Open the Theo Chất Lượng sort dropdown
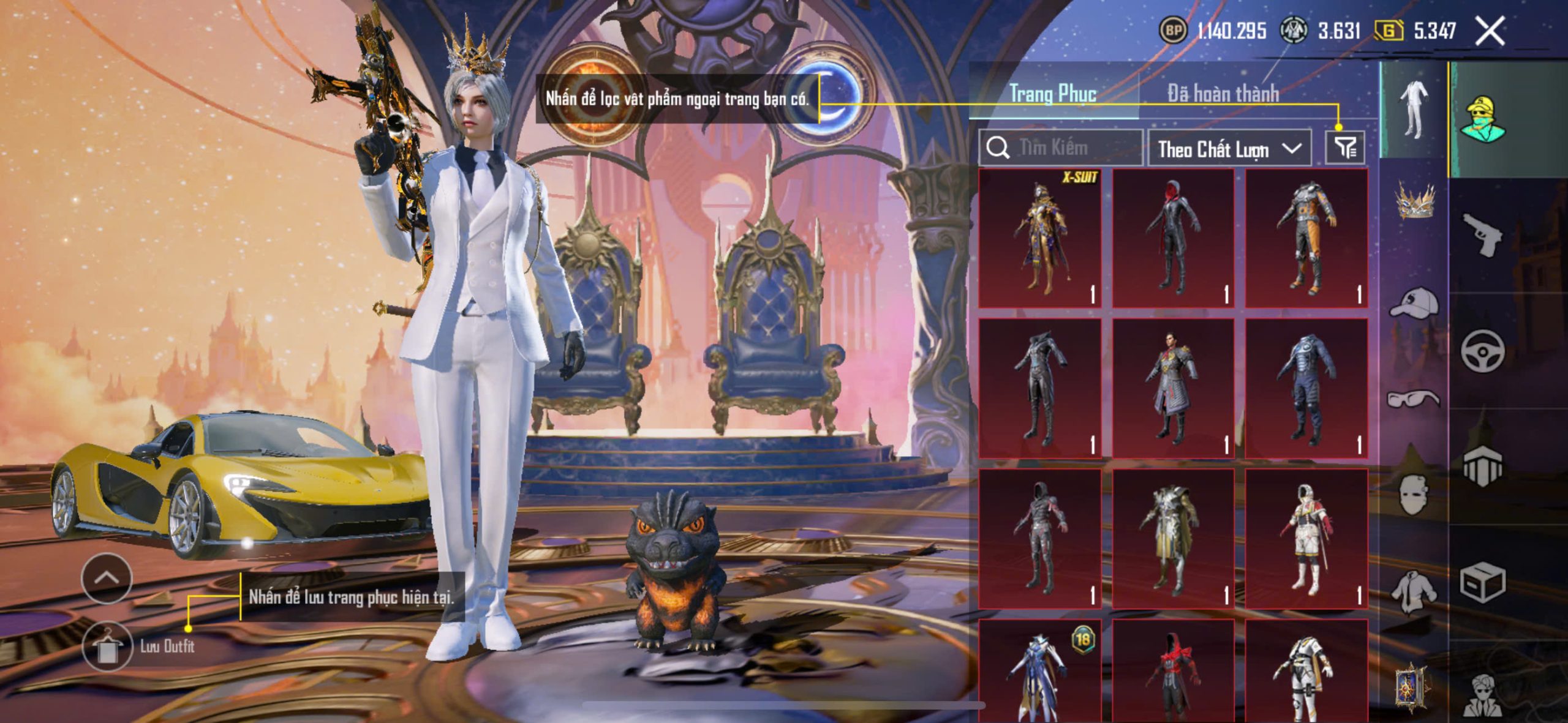This screenshot has width=1568, height=723. click(1229, 149)
